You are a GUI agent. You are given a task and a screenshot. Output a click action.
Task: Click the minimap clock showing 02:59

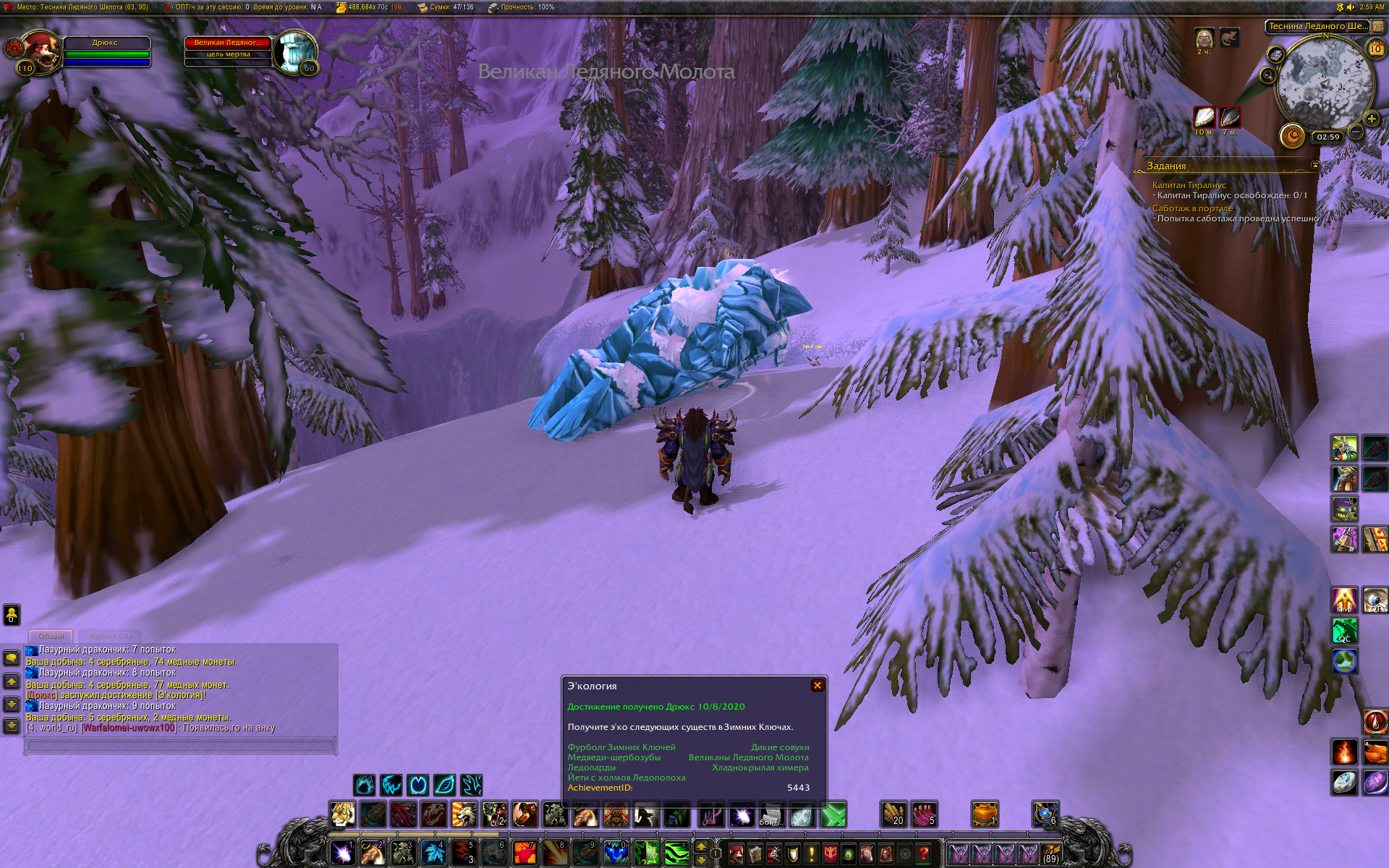pyautogui.click(x=1328, y=137)
